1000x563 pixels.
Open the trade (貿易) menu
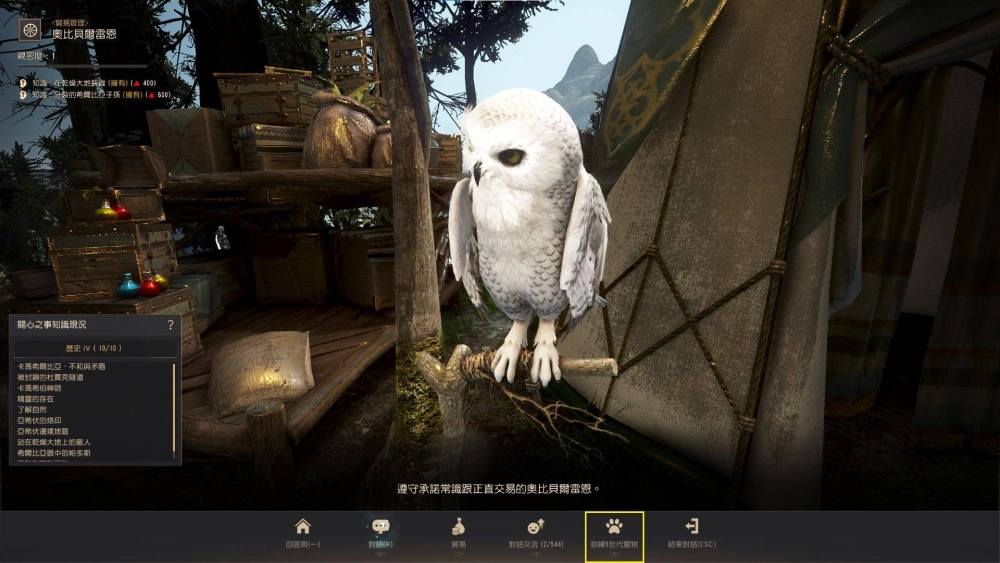point(458,533)
